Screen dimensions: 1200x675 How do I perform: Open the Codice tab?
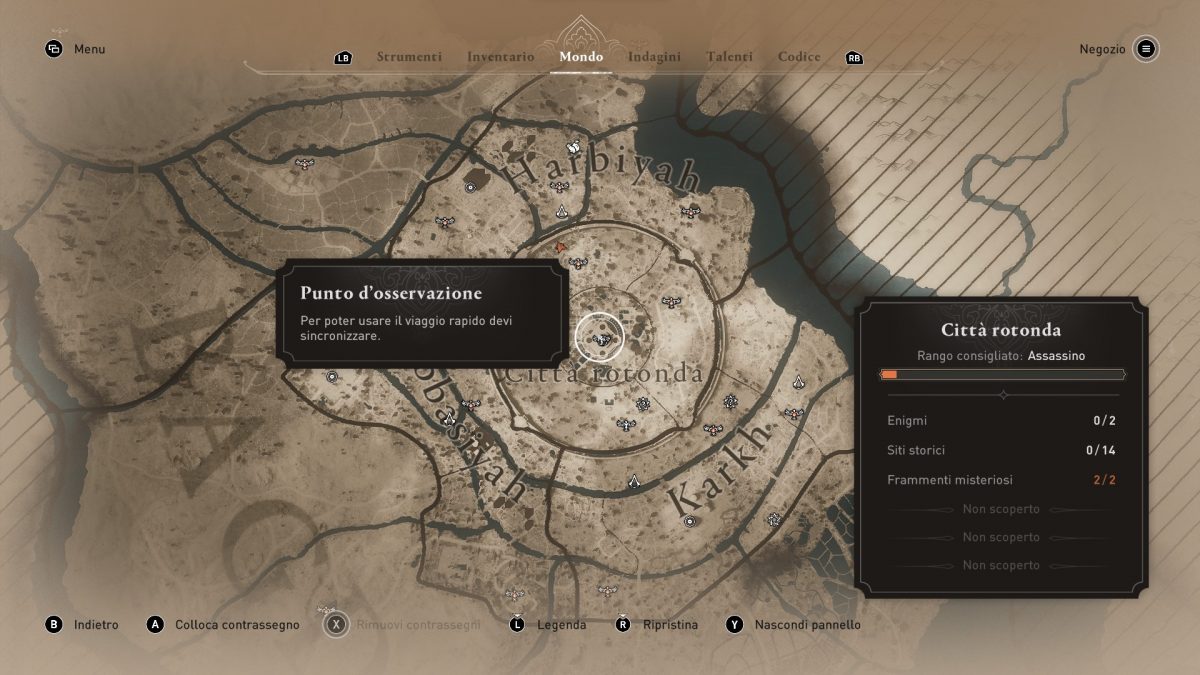coord(799,57)
